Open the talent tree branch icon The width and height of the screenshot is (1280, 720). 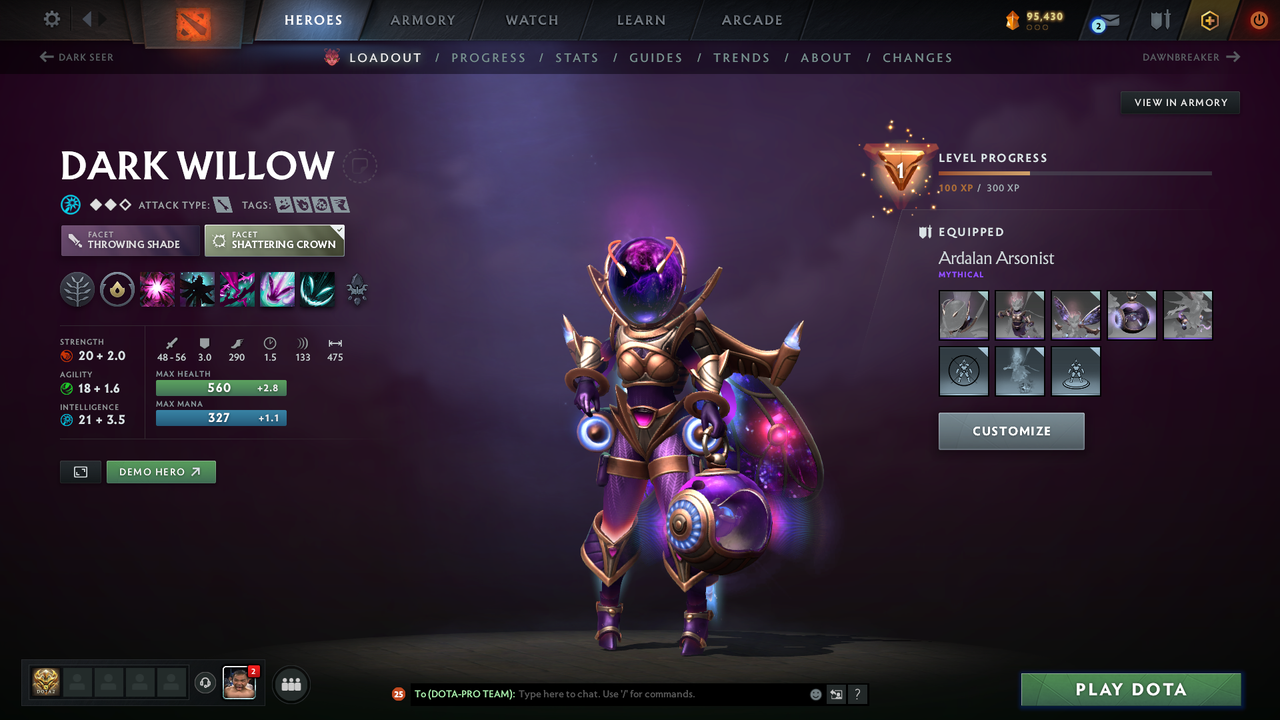click(x=77, y=289)
